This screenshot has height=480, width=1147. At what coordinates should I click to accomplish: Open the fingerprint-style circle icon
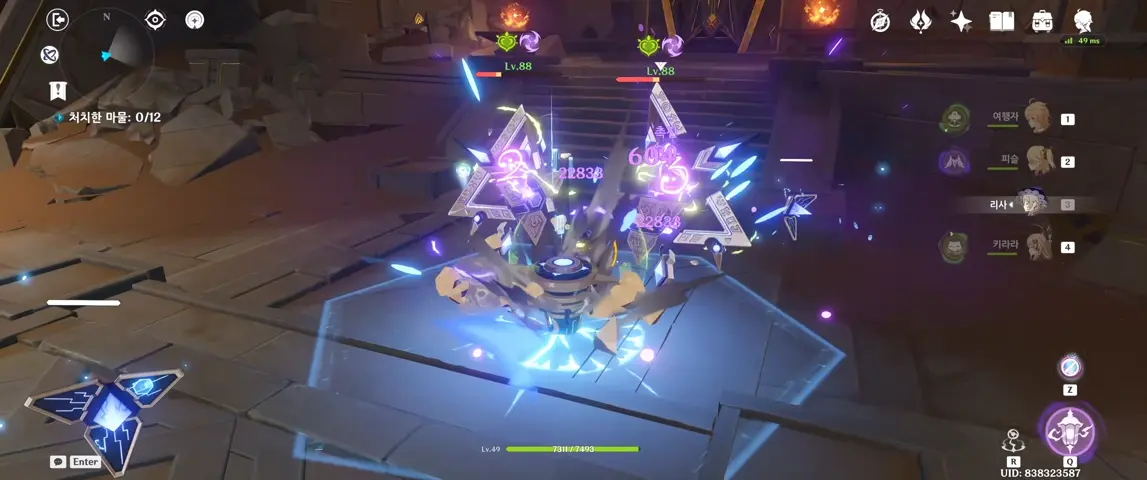[194, 20]
